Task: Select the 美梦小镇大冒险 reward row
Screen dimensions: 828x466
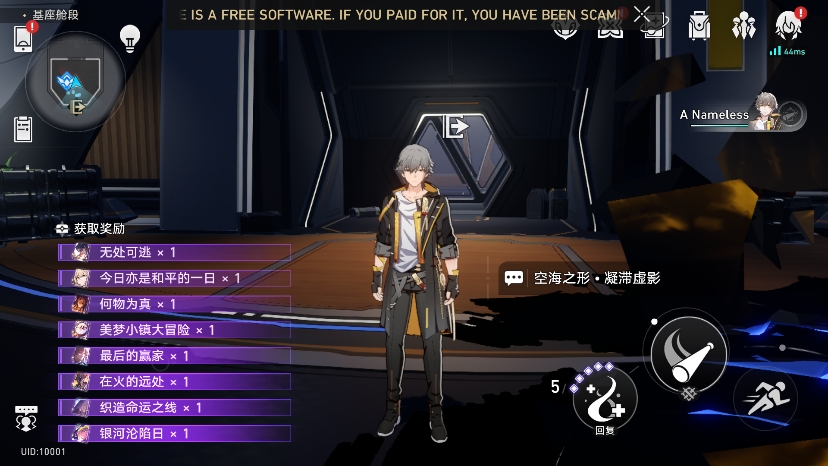Action: (x=175, y=330)
